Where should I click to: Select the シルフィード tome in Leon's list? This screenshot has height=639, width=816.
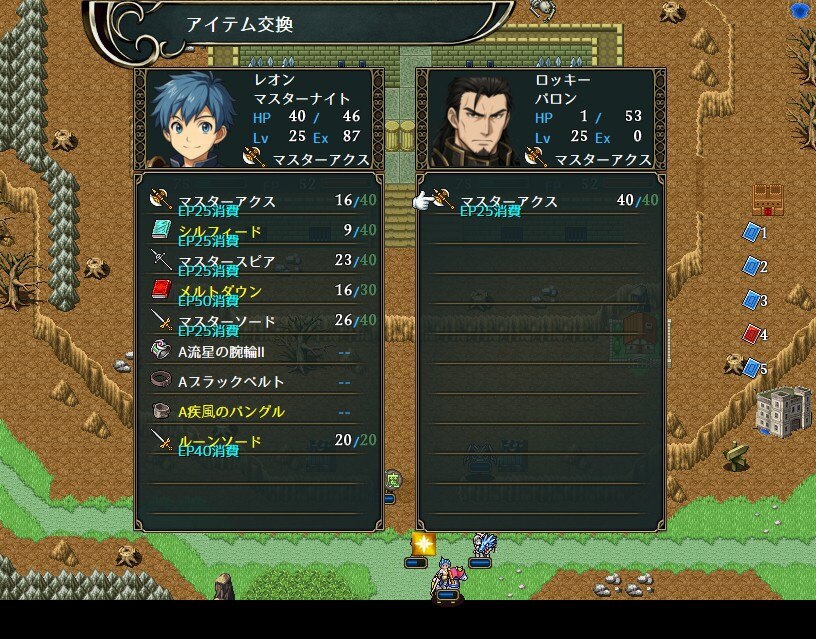pyautogui.click(x=258, y=231)
